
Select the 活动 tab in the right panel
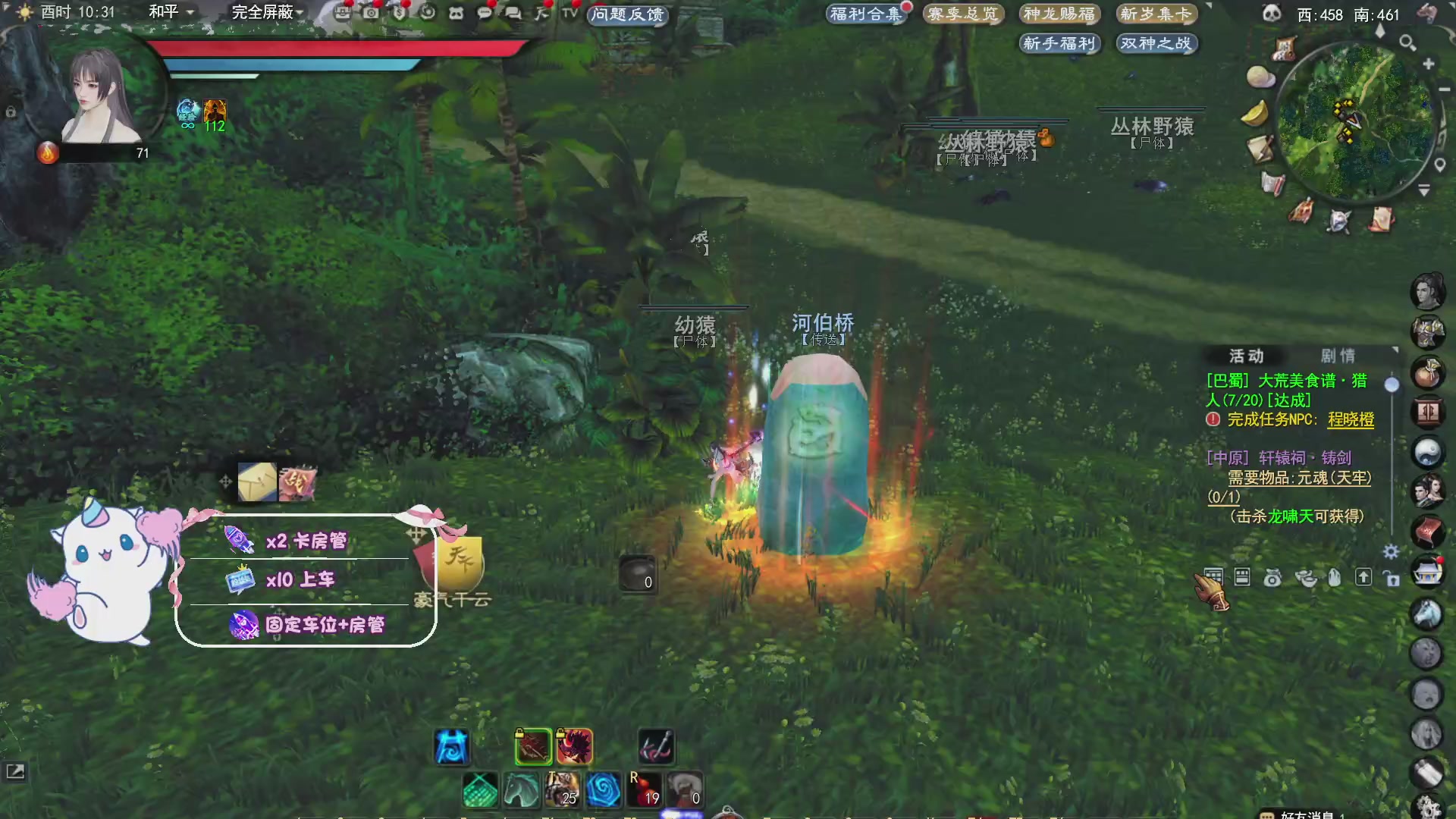coord(1248,356)
